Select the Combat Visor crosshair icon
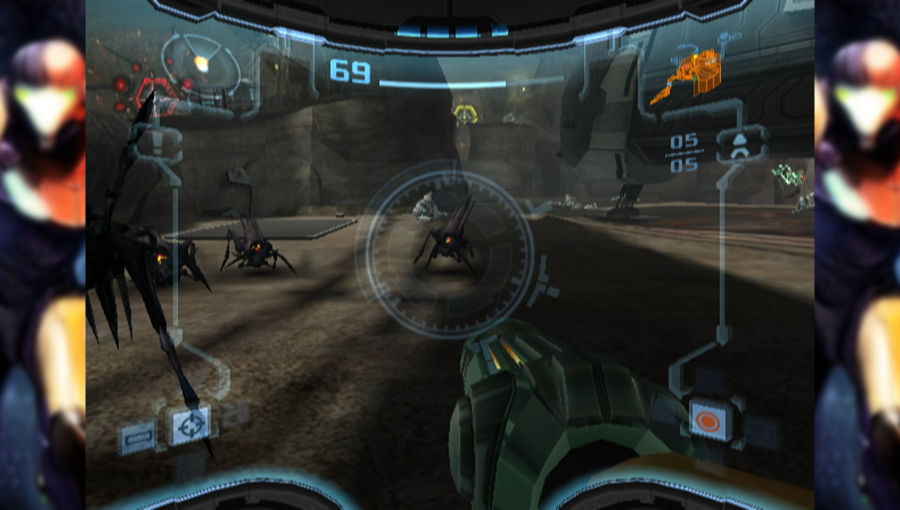Screen dimensions: 900x510 (x=190, y=424)
